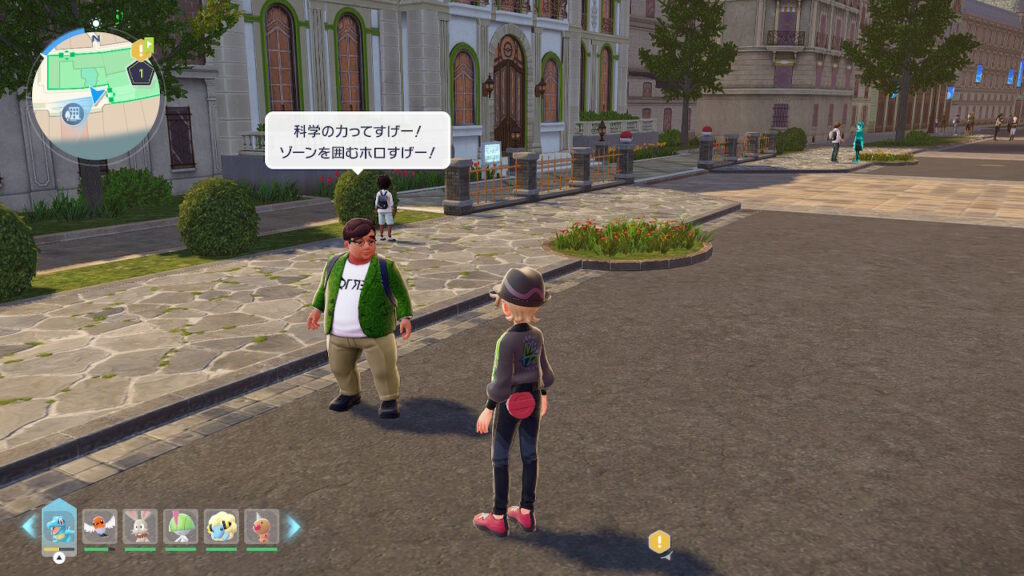
Task: Click the right arrow beside the party bar
Action: point(293,526)
